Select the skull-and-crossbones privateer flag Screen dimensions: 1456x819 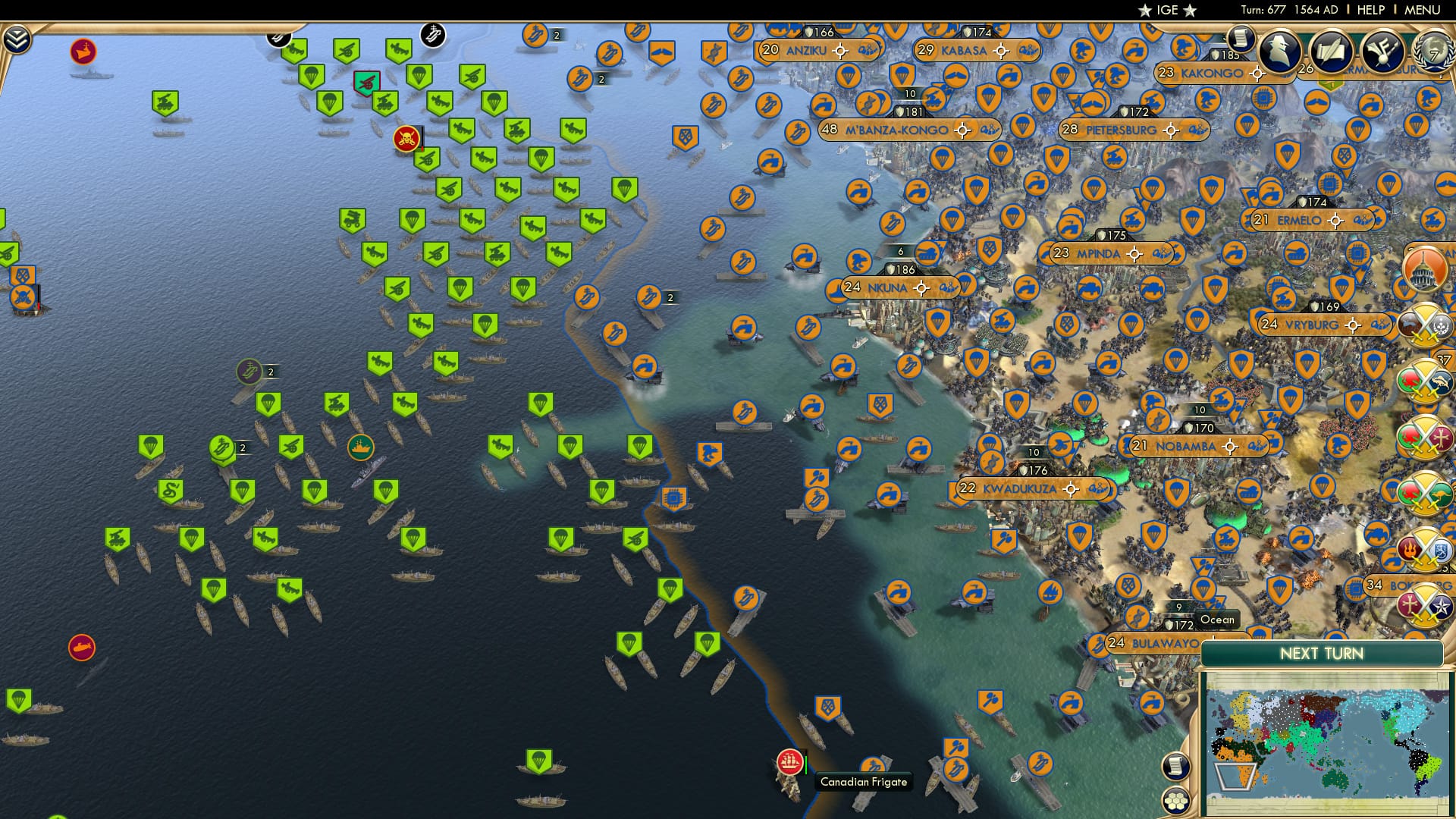pyautogui.click(x=406, y=139)
